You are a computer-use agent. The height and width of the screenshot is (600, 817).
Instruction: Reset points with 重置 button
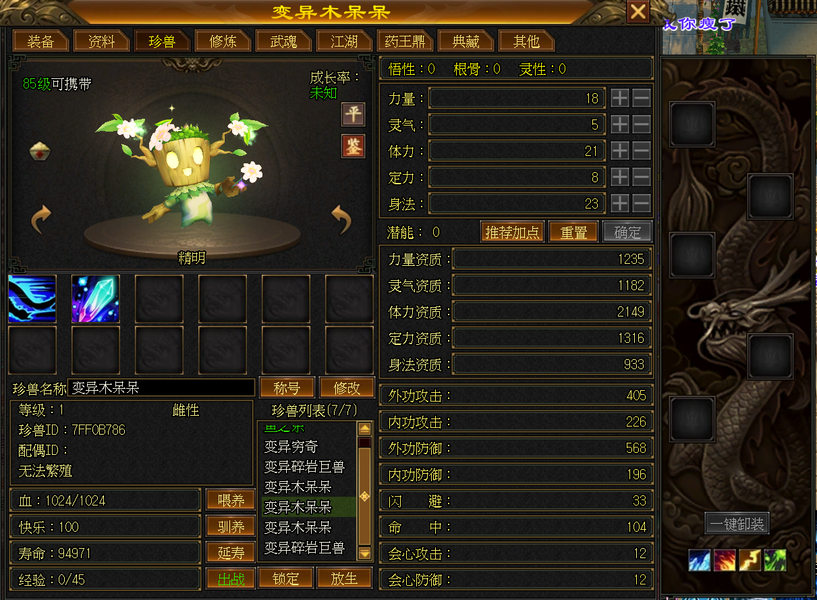click(x=573, y=232)
